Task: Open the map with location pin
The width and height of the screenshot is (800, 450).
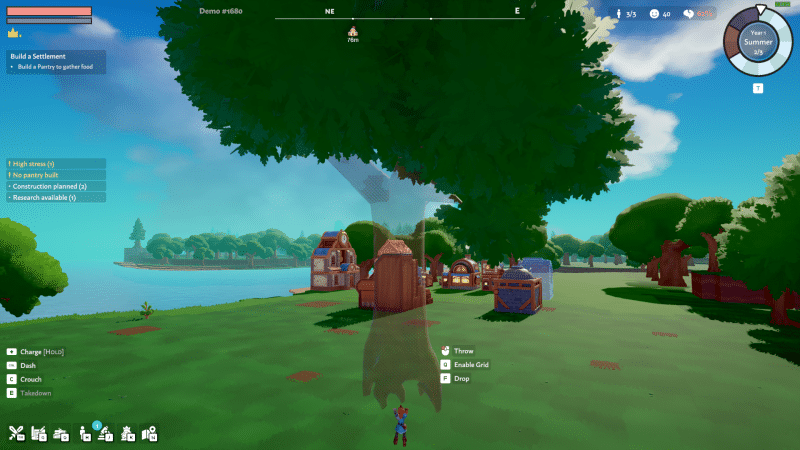Action: (x=150, y=433)
